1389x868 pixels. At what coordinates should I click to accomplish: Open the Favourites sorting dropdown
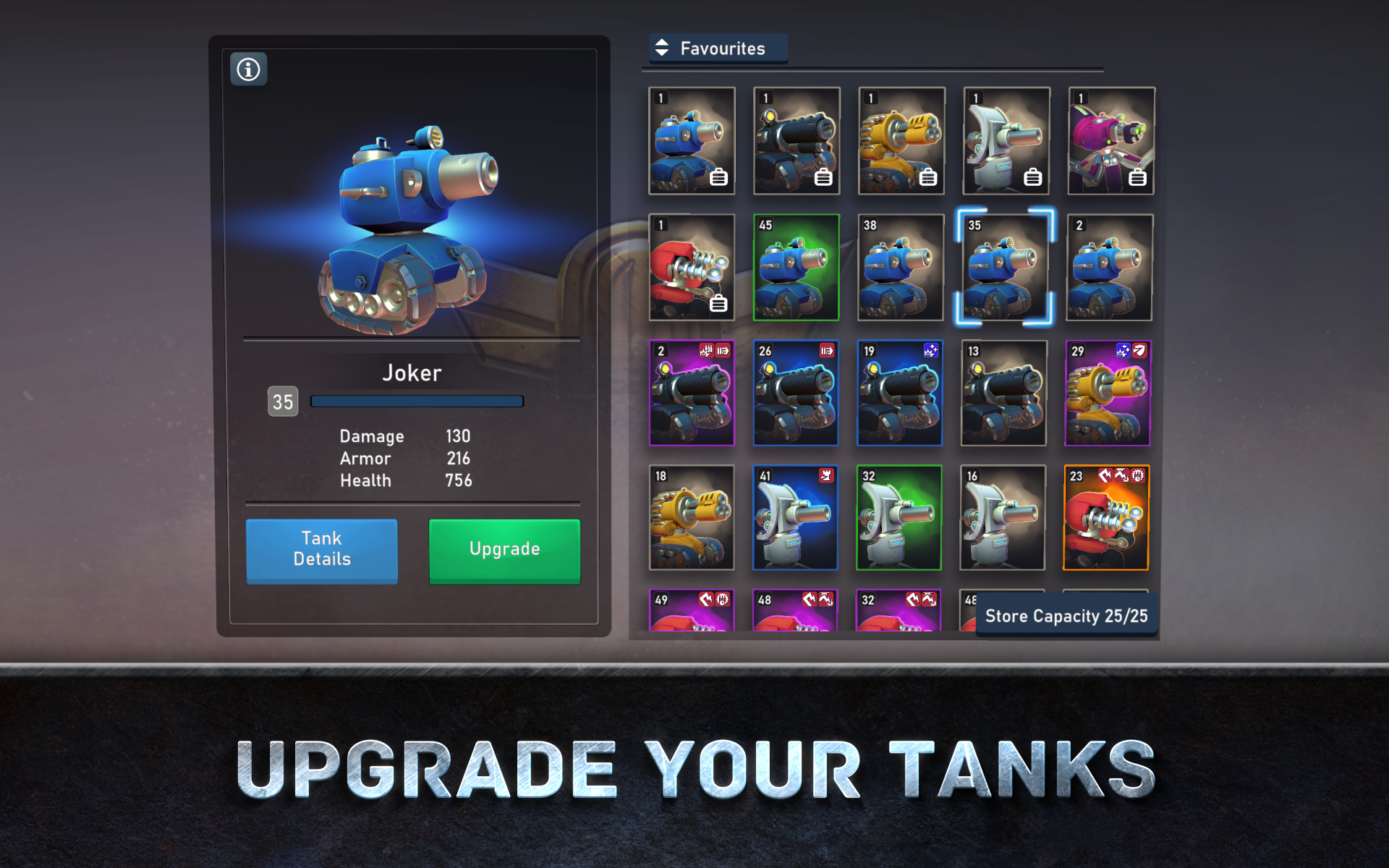pos(722,48)
